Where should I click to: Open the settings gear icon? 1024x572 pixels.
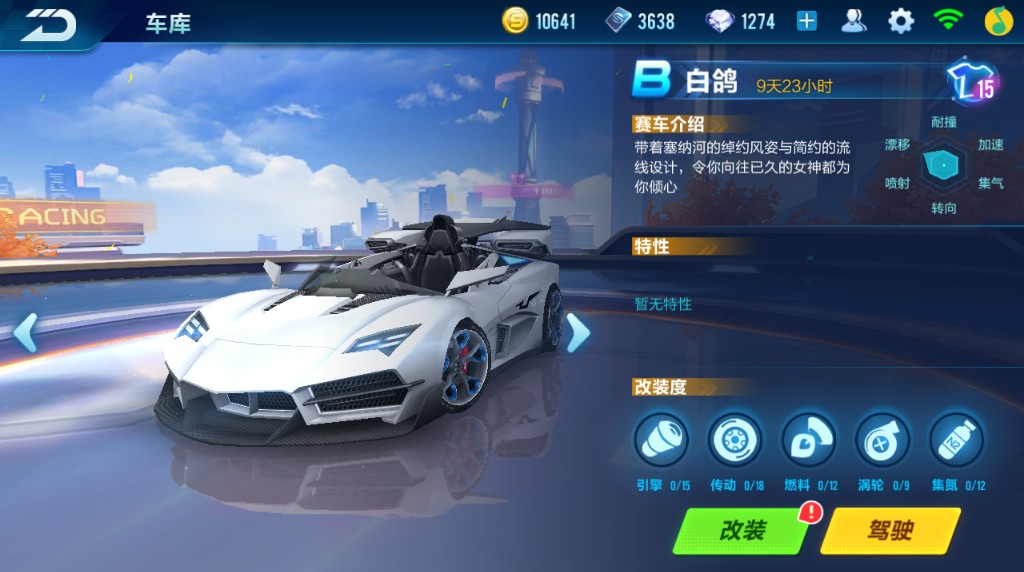901,21
